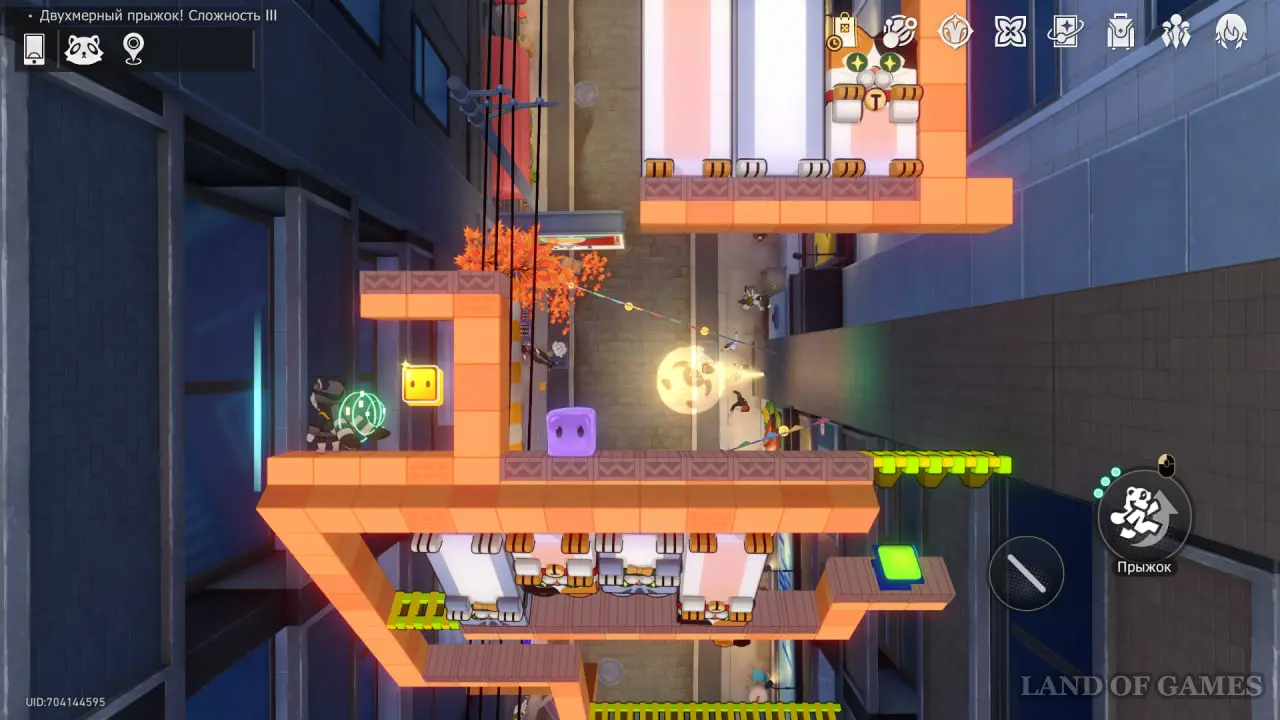
Task: Click the planet with satellites icon
Action: tap(899, 31)
